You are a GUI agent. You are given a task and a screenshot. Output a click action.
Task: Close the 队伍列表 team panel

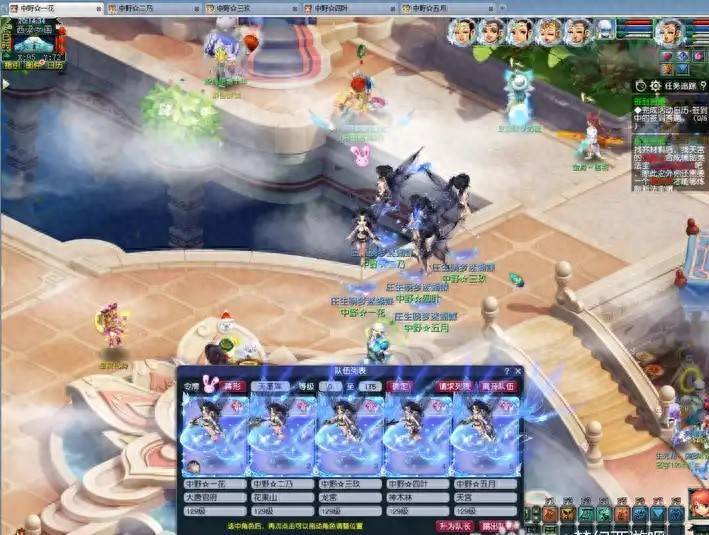tap(517, 371)
